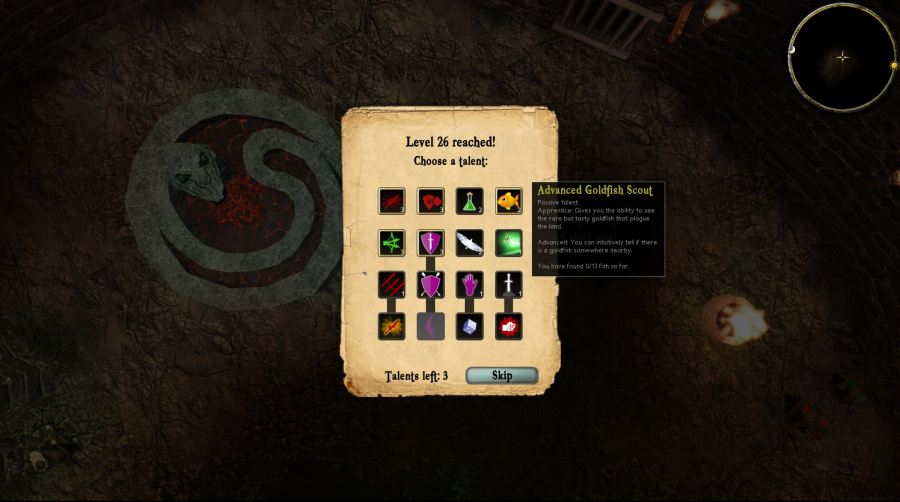
Task: Pick the white feather talent
Action: (470, 243)
